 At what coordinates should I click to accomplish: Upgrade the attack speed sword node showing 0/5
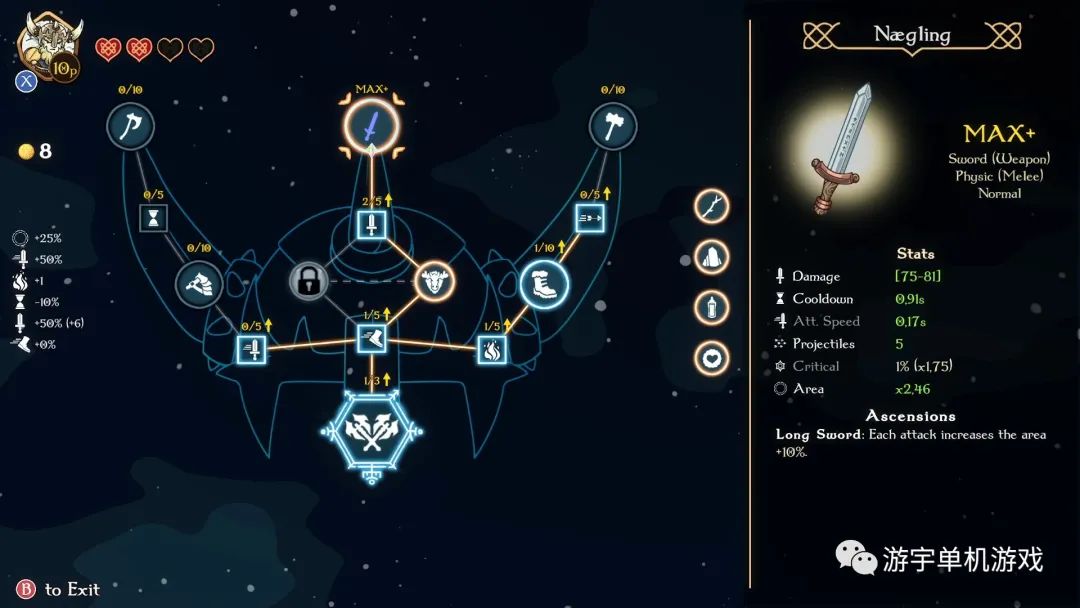[x=252, y=350]
